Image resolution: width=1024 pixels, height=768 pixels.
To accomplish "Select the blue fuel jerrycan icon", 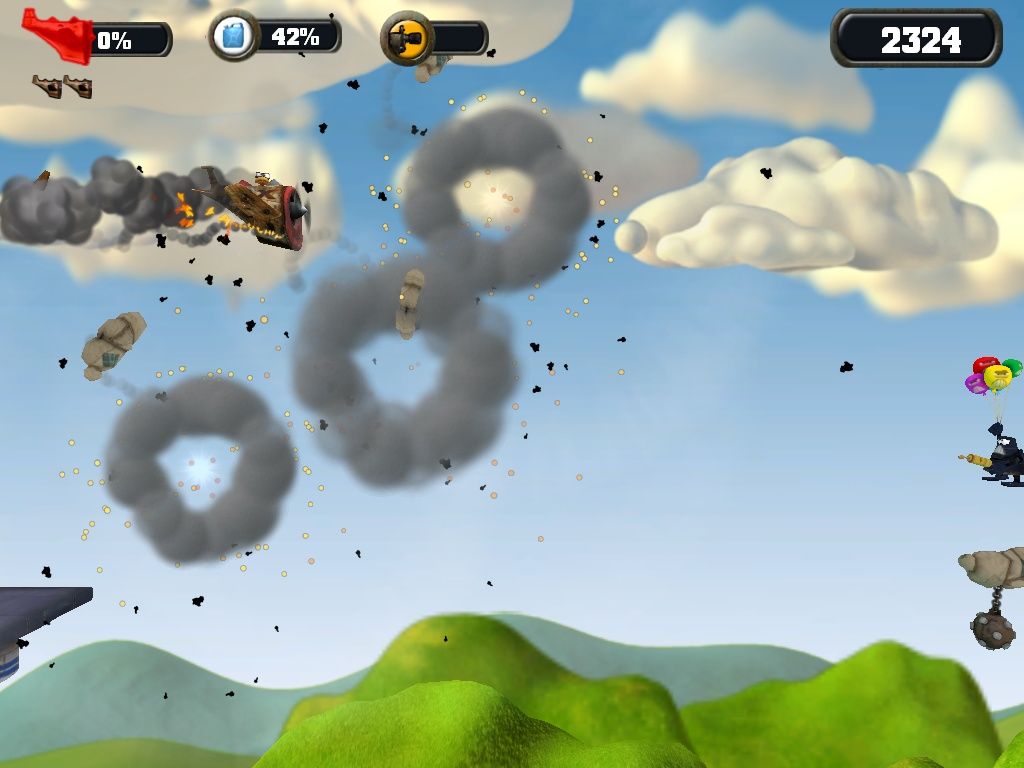I will coord(233,38).
